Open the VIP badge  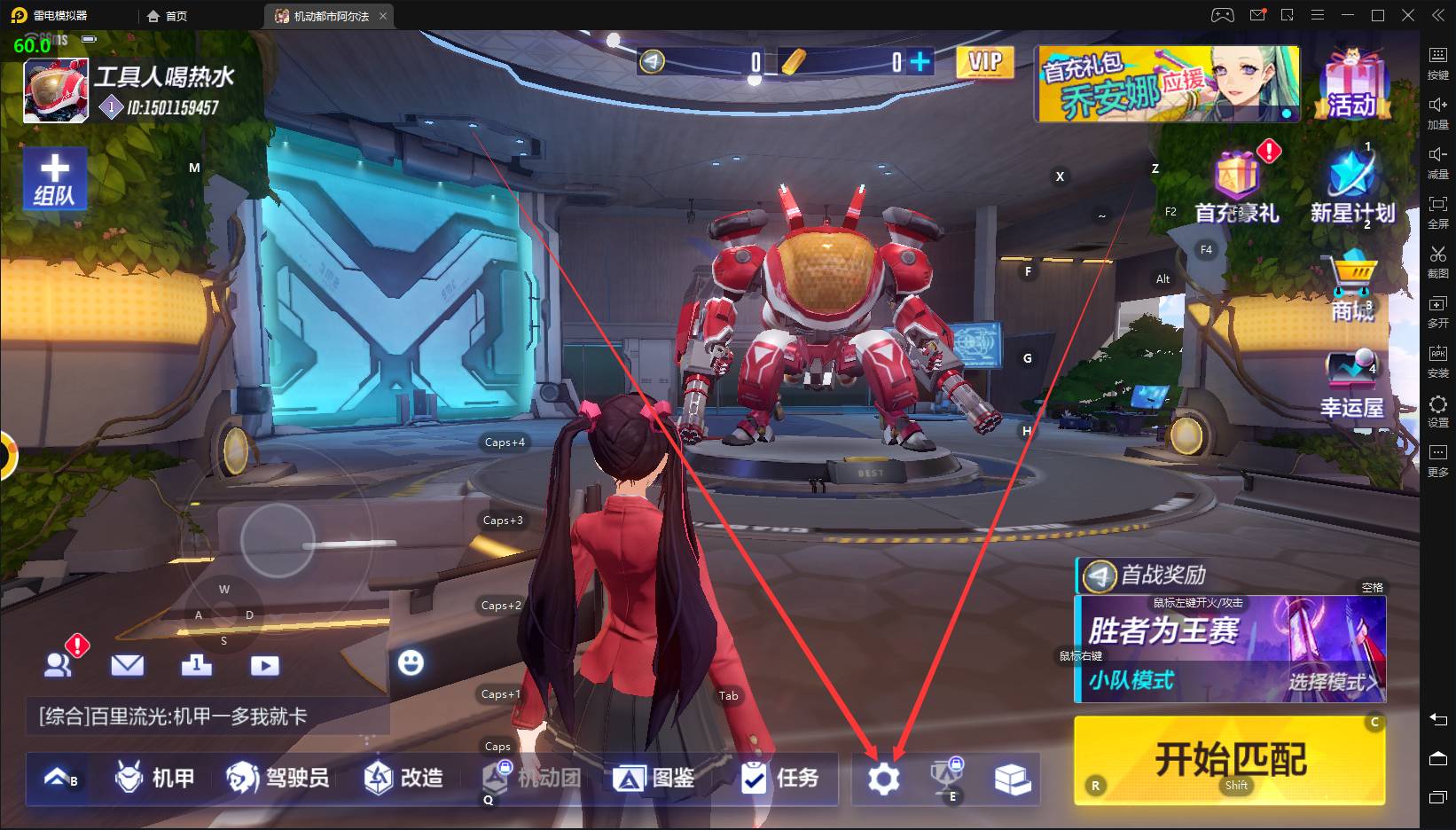984,62
